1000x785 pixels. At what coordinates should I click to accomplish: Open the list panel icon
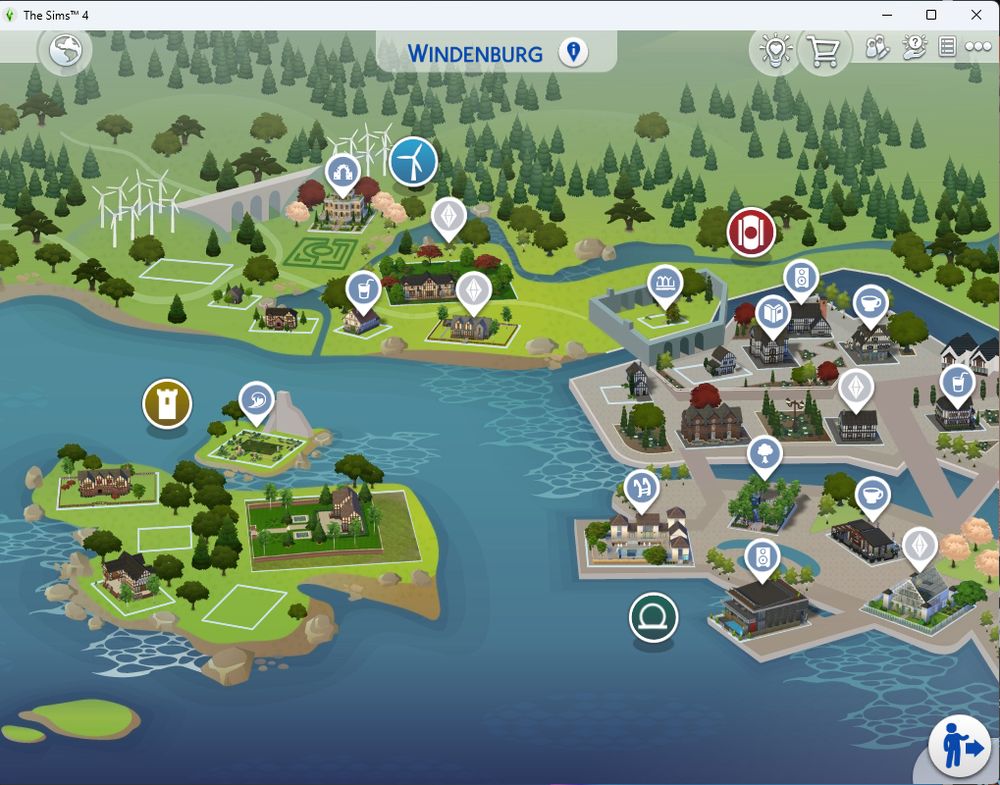click(x=947, y=48)
